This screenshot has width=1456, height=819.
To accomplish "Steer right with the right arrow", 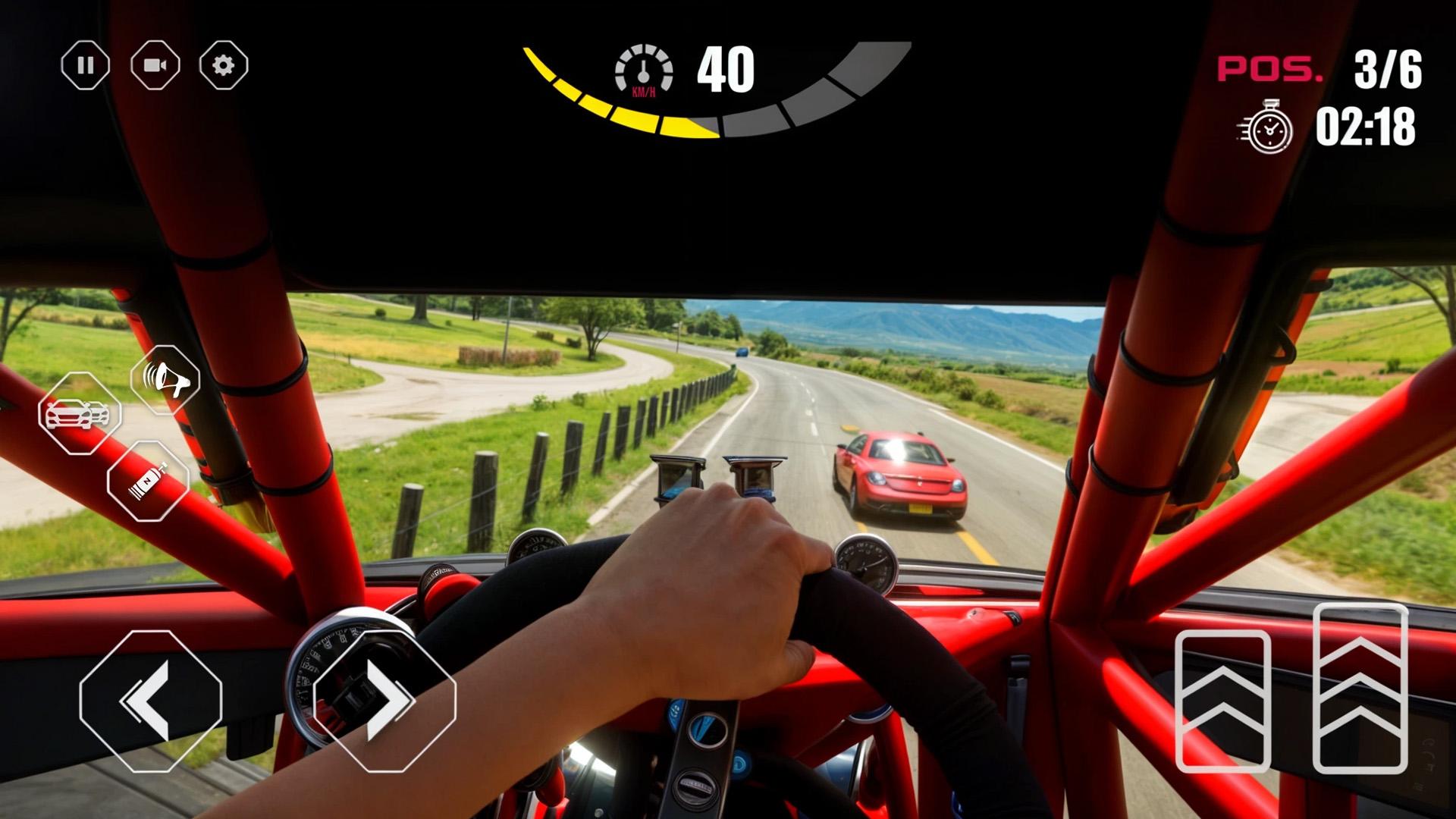I will (384, 701).
